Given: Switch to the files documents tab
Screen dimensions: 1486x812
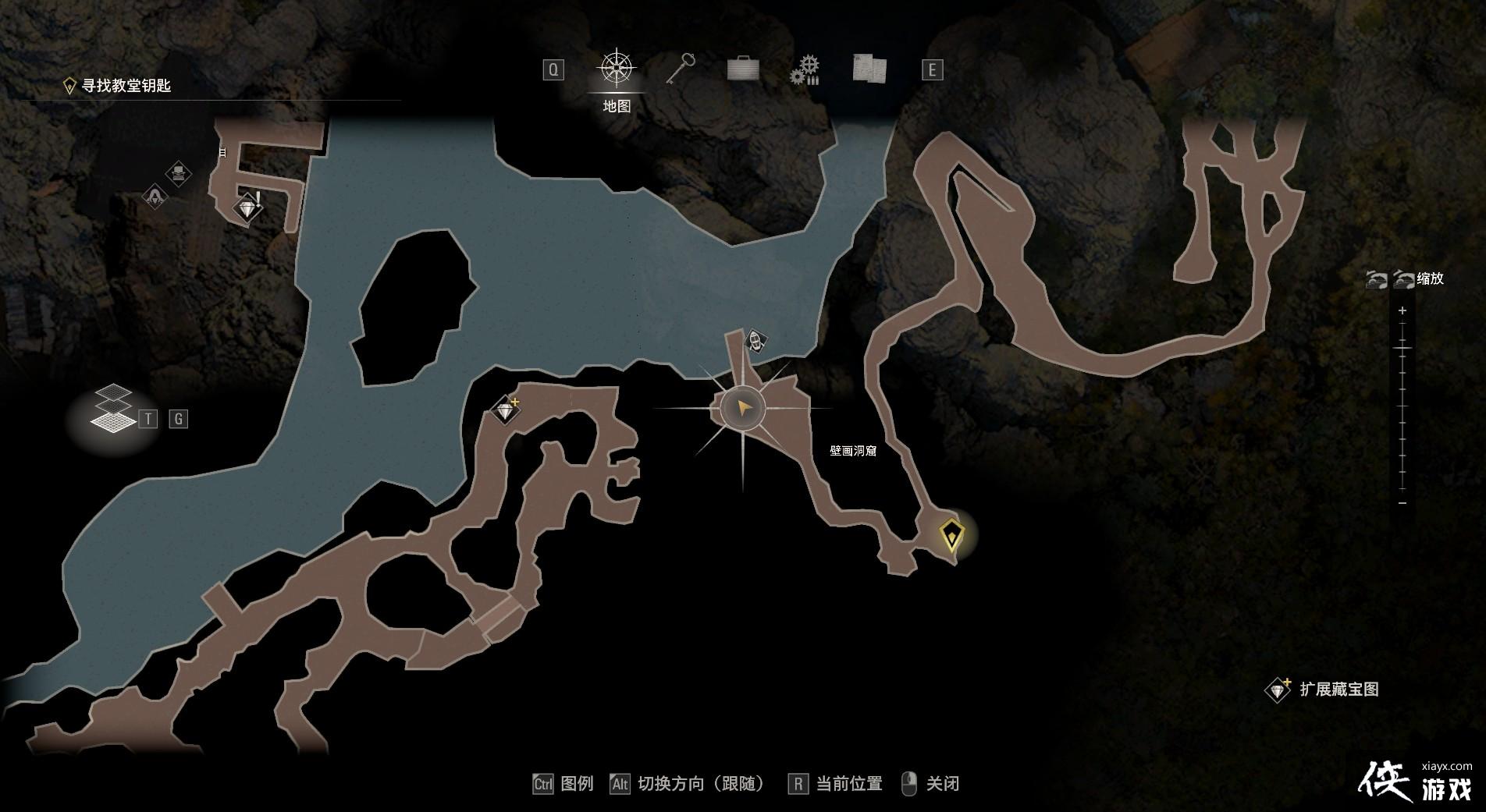Looking at the screenshot, I should [x=869, y=69].
